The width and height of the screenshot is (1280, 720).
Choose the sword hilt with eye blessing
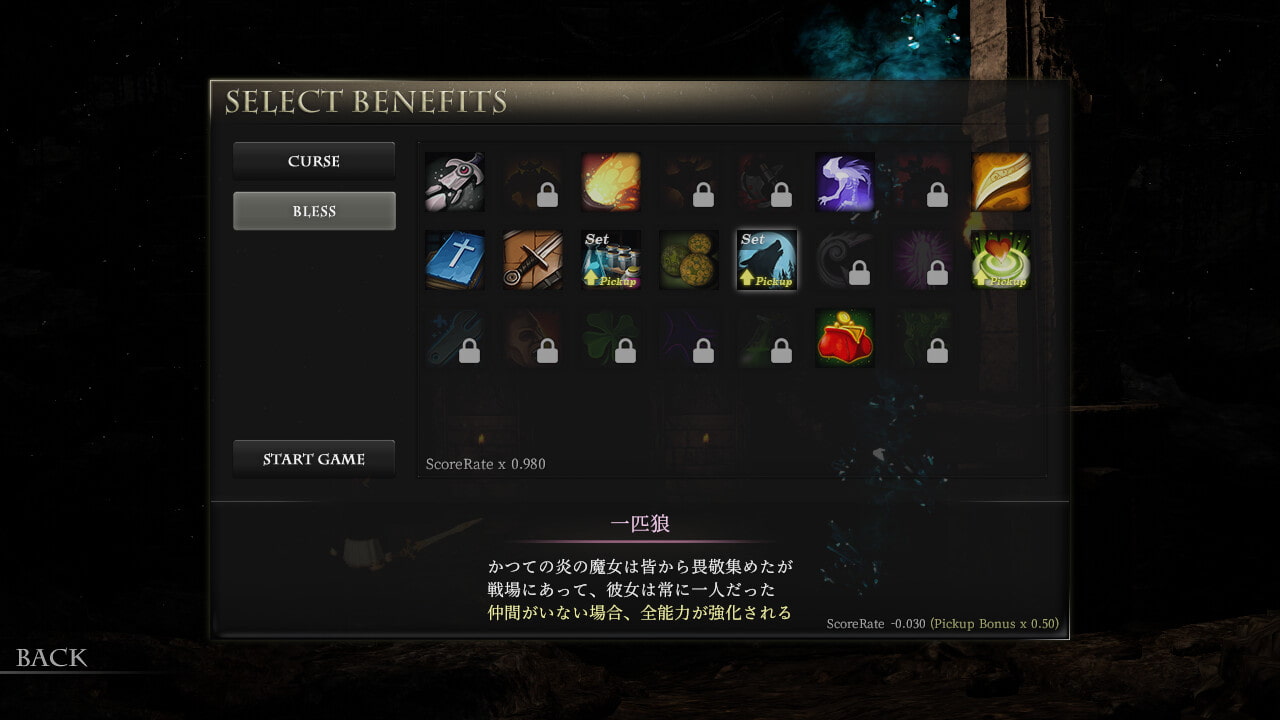pyautogui.click(x=455, y=182)
